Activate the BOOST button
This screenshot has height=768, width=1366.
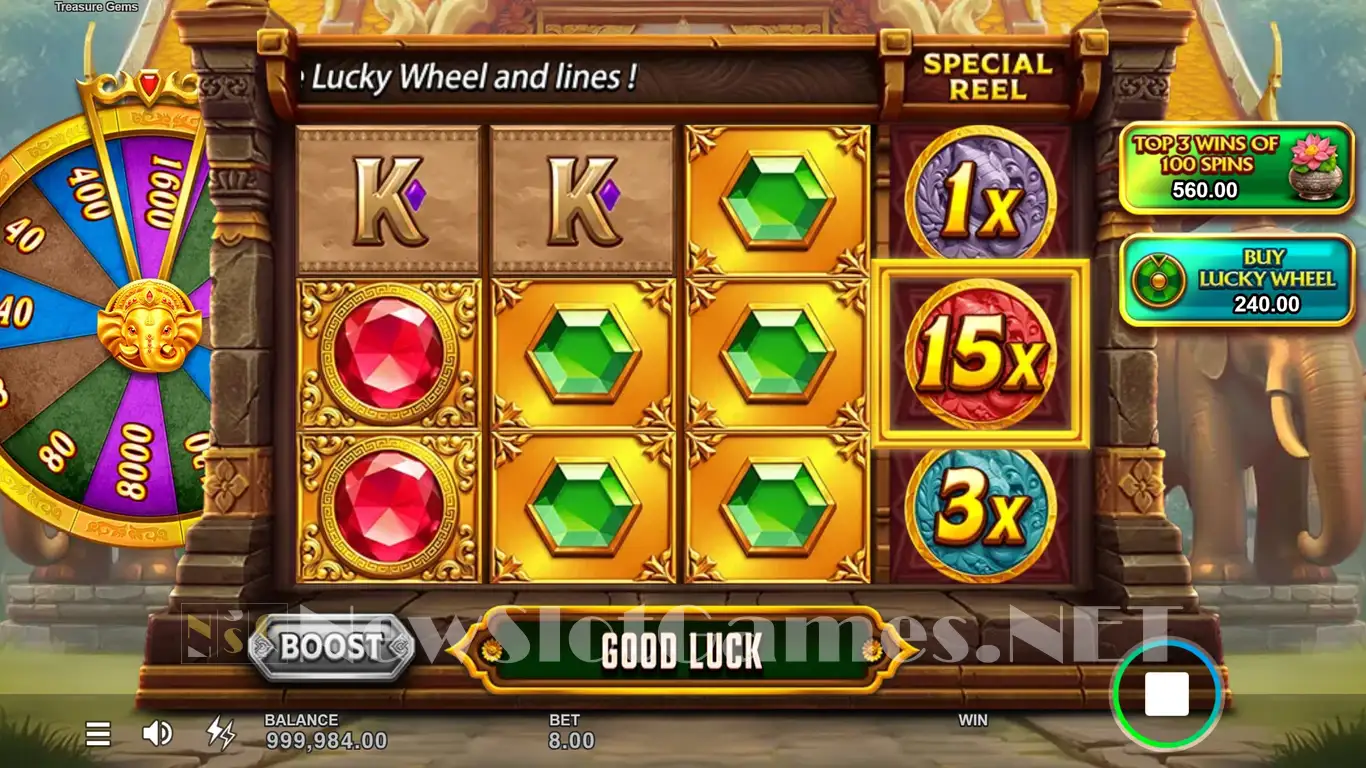point(331,647)
